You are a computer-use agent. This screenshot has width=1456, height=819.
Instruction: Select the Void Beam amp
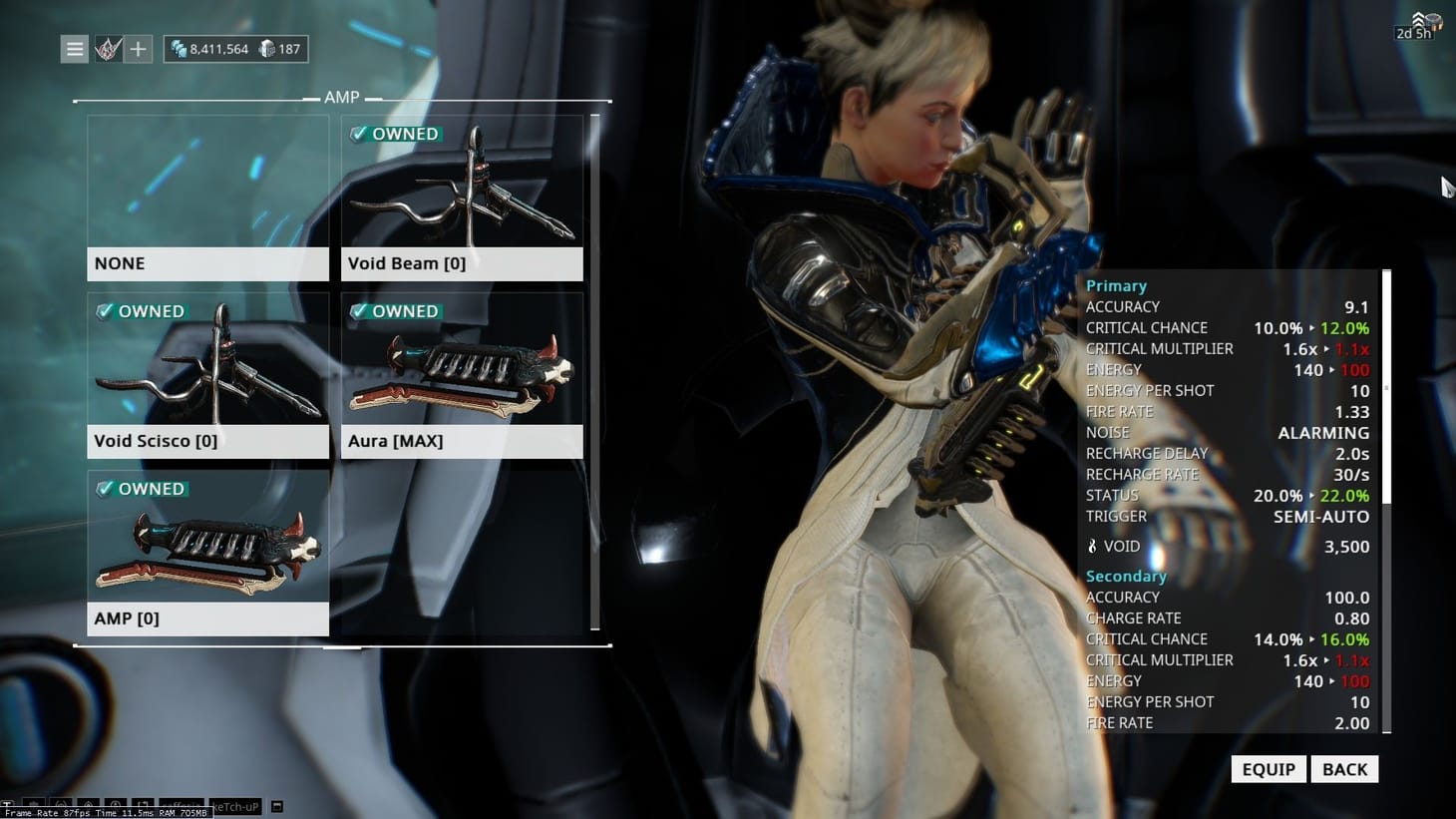coord(462,195)
